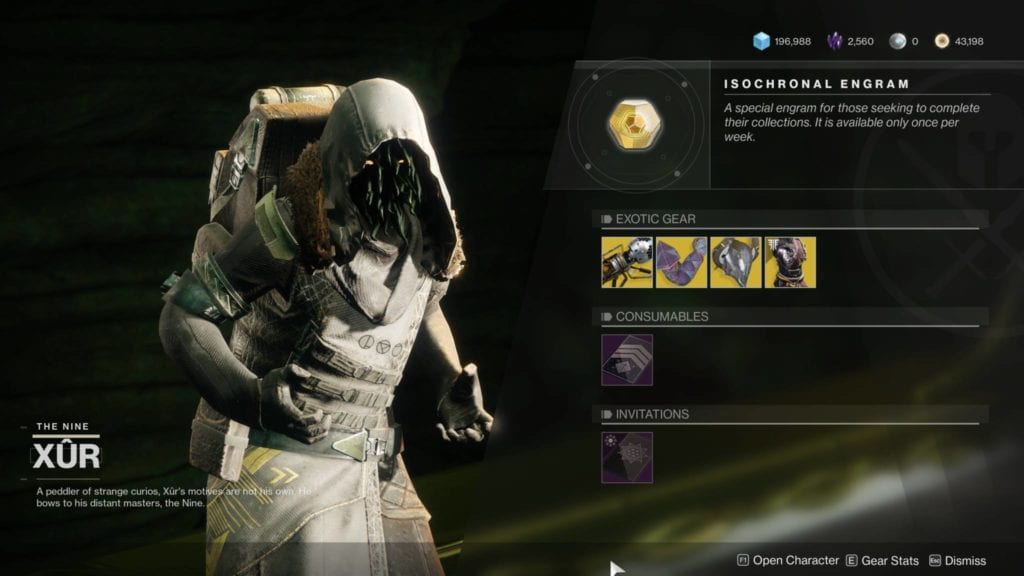
Task: Select the dark exotic chest armor item
Action: pos(790,262)
